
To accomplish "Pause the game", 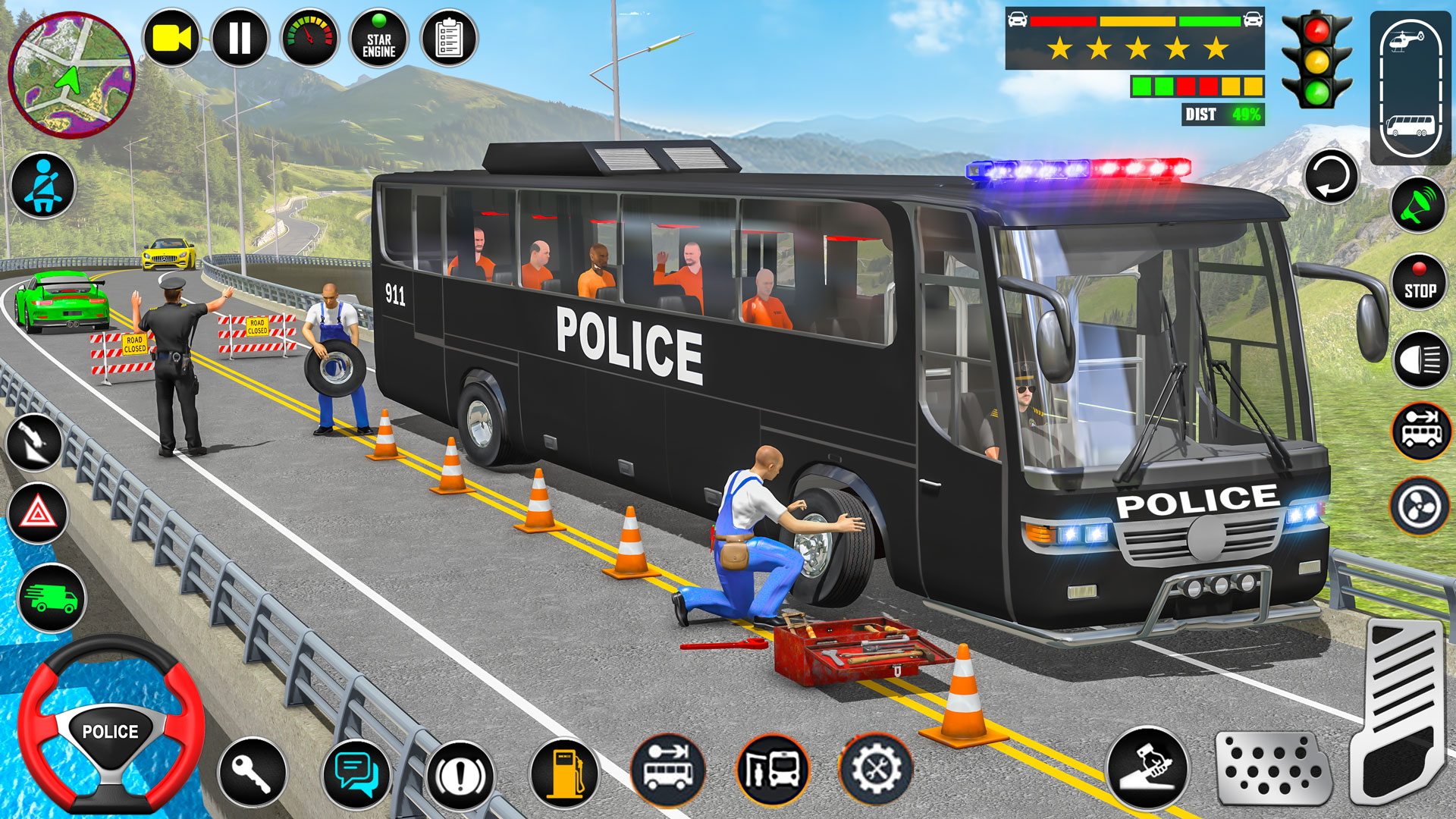I will (x=239, y=35).
